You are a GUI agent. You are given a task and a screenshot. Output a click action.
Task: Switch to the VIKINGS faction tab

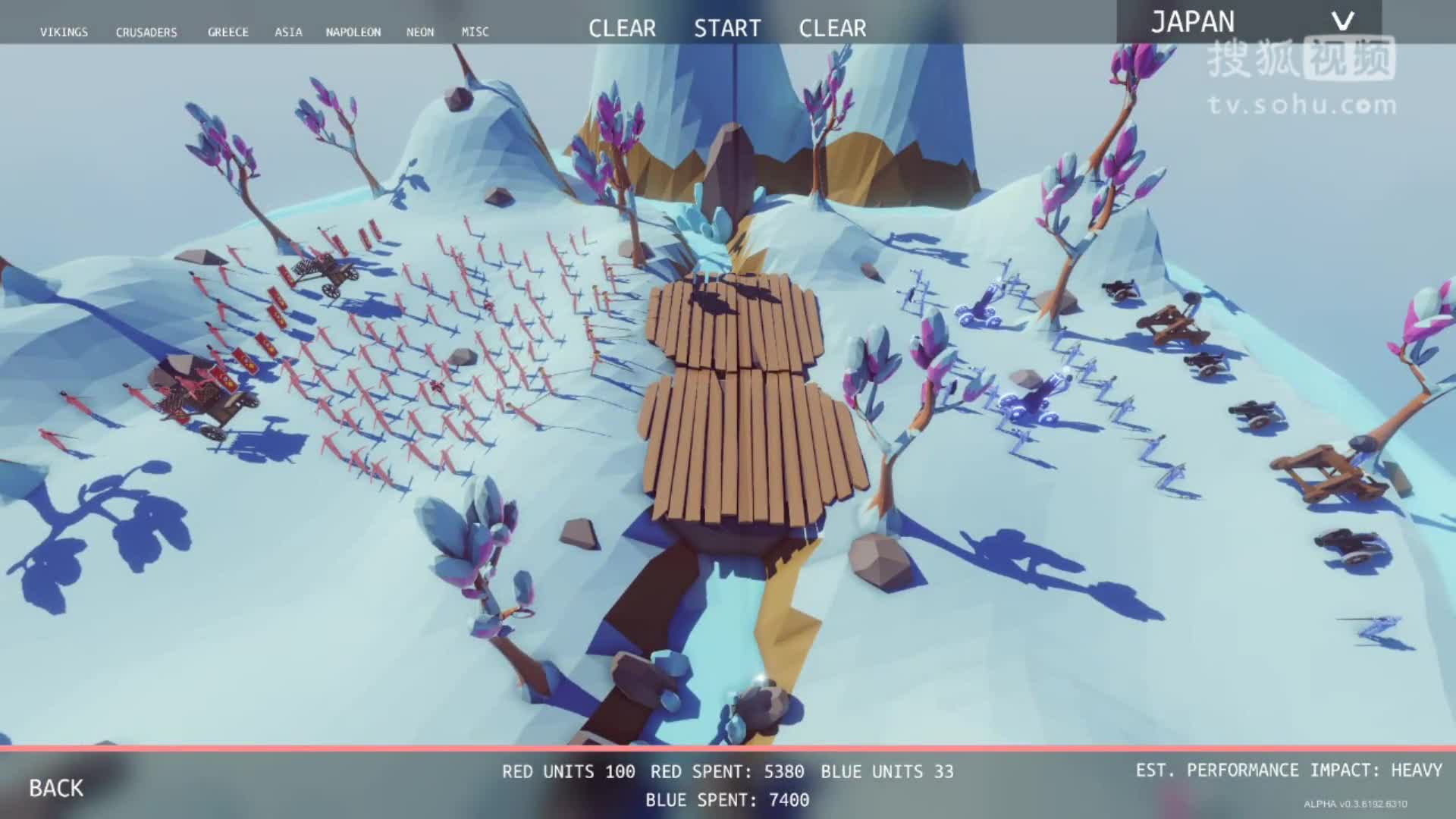click(x=65, y=32)
